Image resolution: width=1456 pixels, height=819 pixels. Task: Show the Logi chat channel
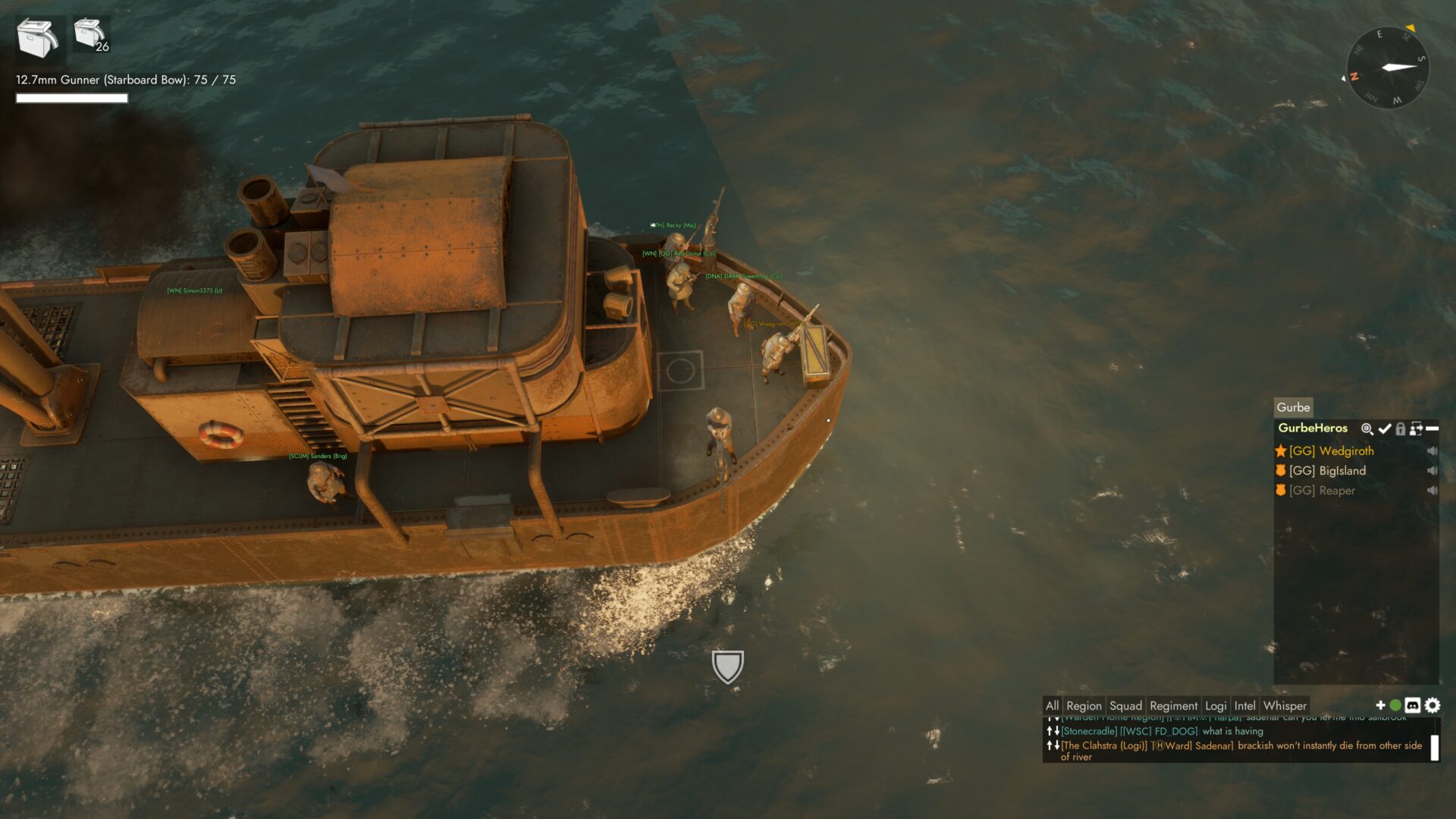[x=1216, y=706]
